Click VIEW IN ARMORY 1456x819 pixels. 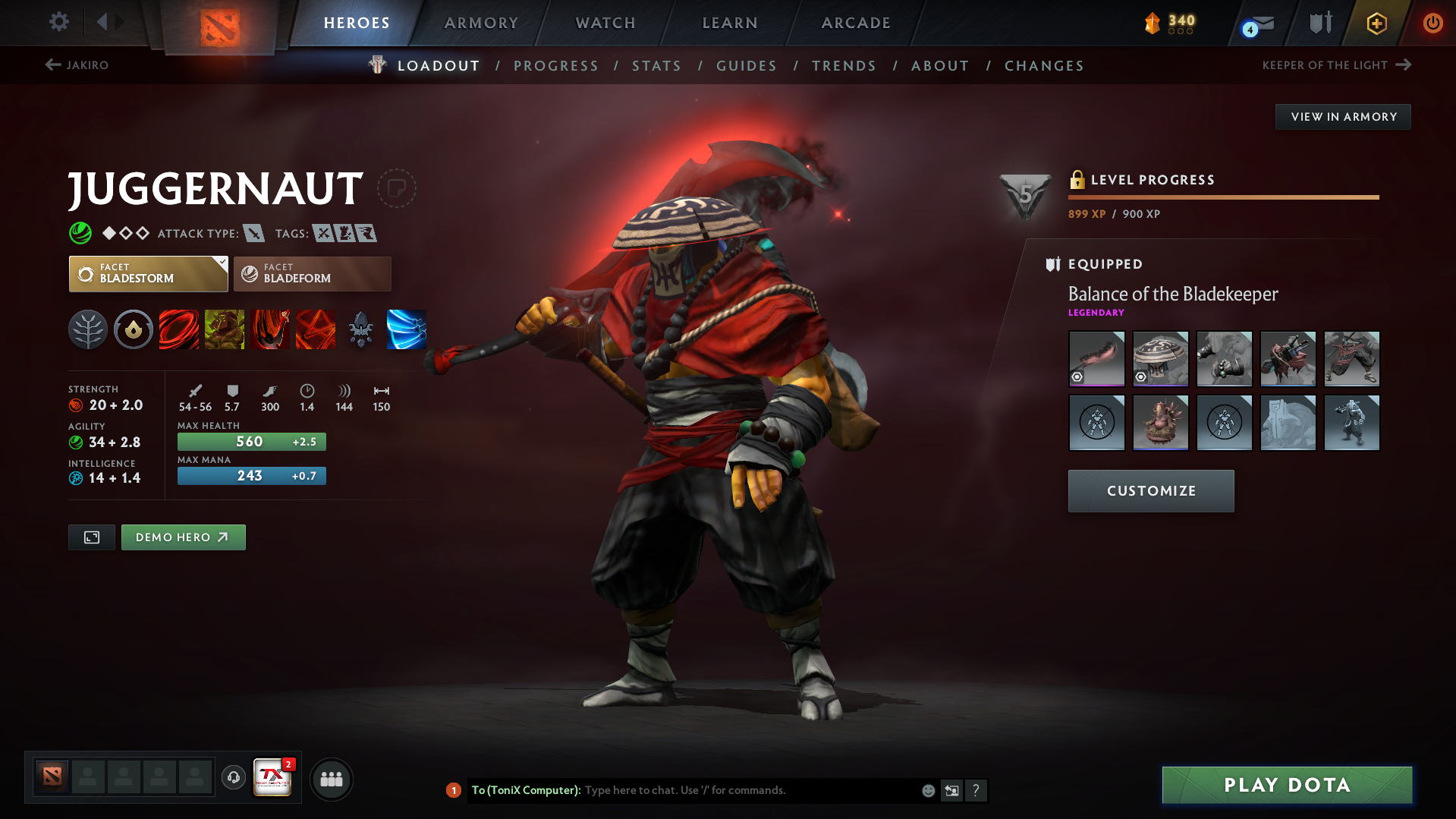1342,116
